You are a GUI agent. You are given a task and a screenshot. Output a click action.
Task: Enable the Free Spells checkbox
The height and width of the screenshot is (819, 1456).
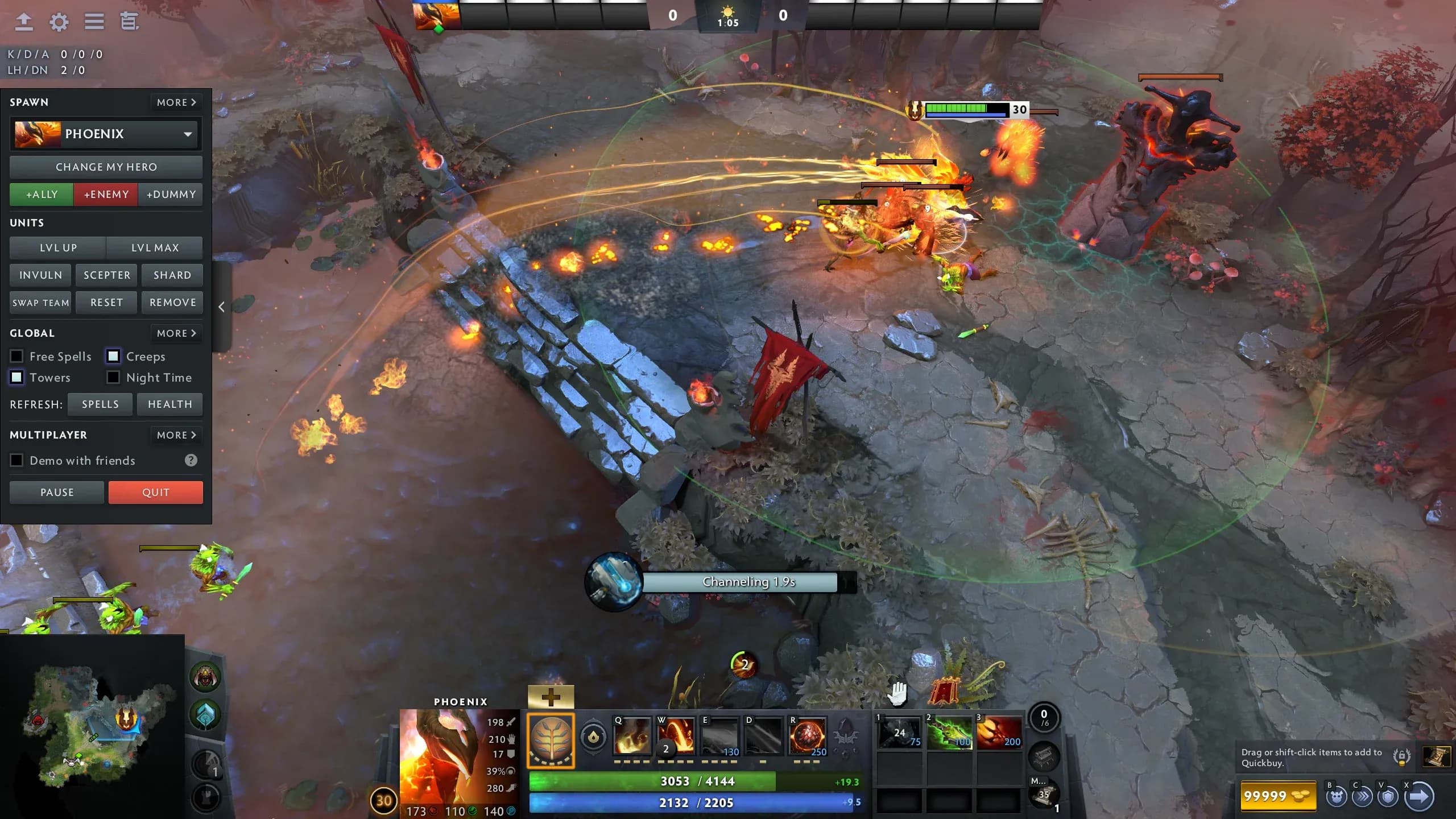point(16,356)
